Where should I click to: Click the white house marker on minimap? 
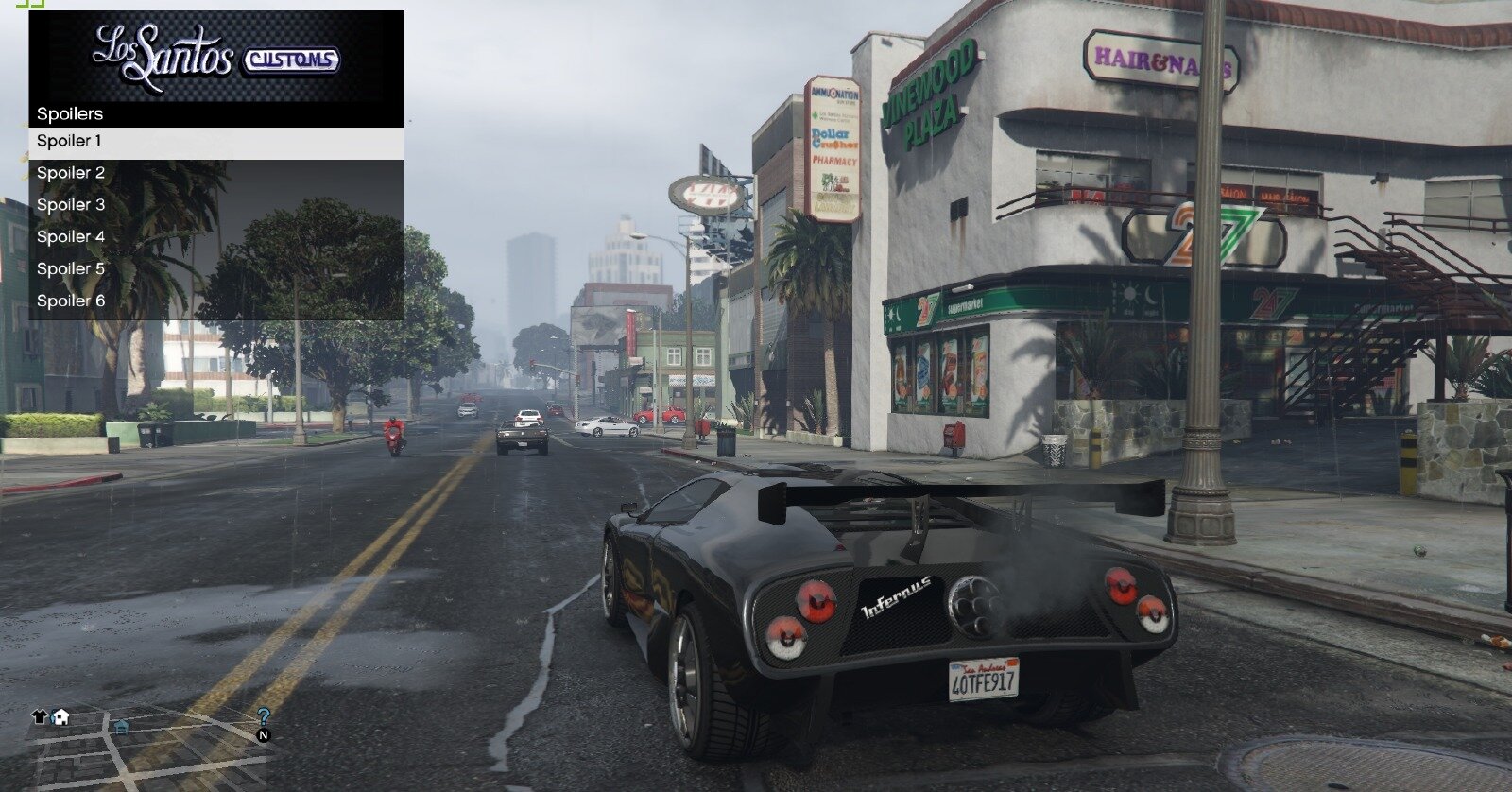pos(60,716)
